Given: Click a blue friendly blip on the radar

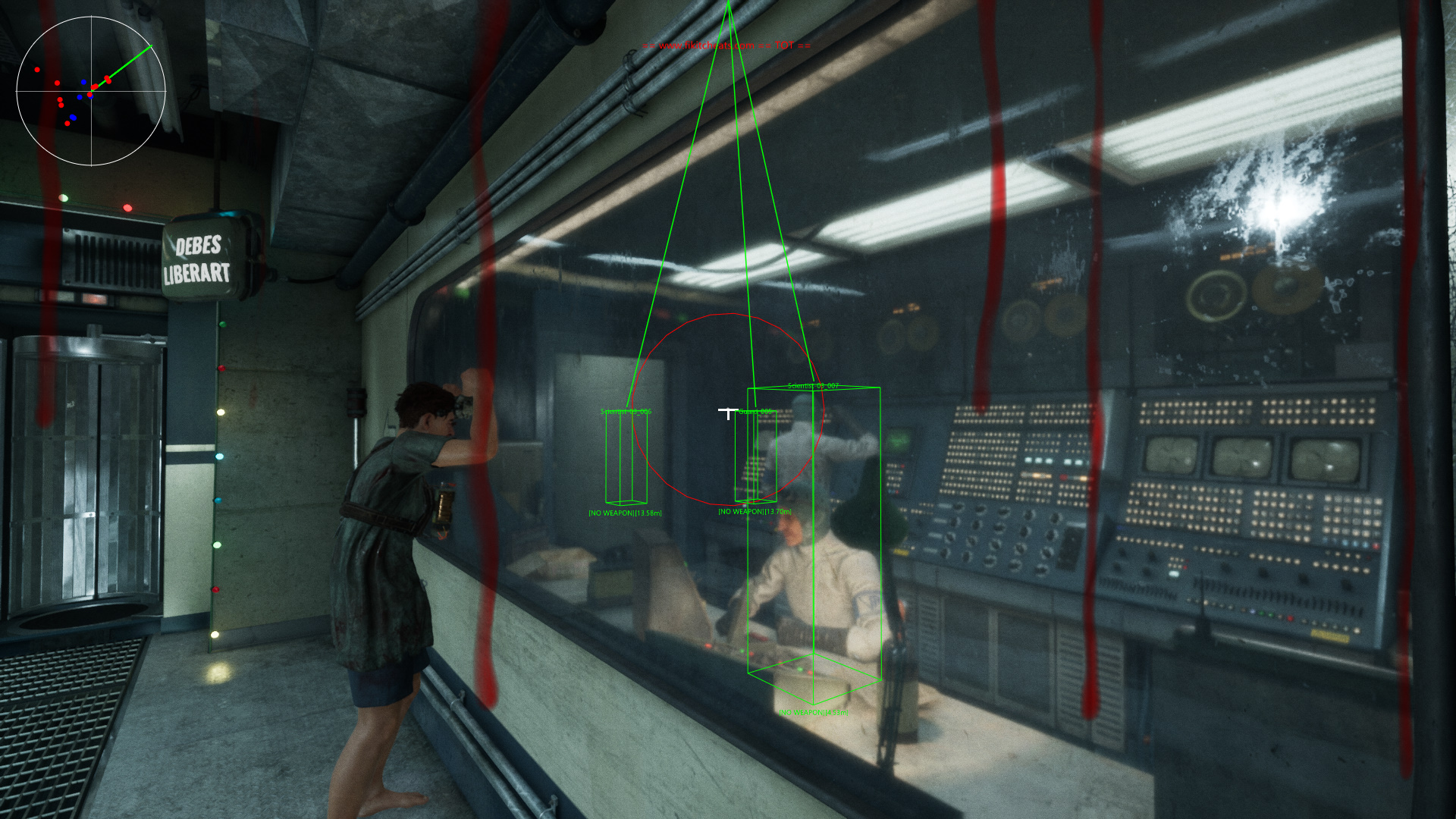Looking at the screenshot, I should pyautogui.click(x=83, y=82).
